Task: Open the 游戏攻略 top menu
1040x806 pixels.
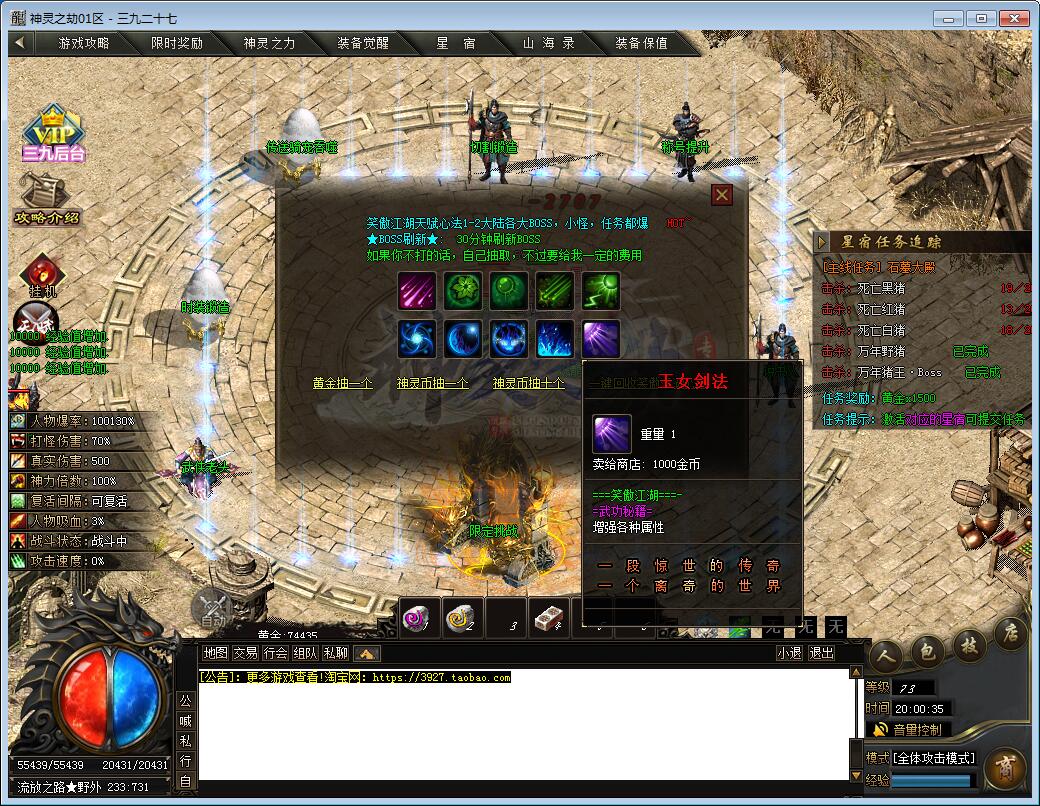Action: (84, 43)
